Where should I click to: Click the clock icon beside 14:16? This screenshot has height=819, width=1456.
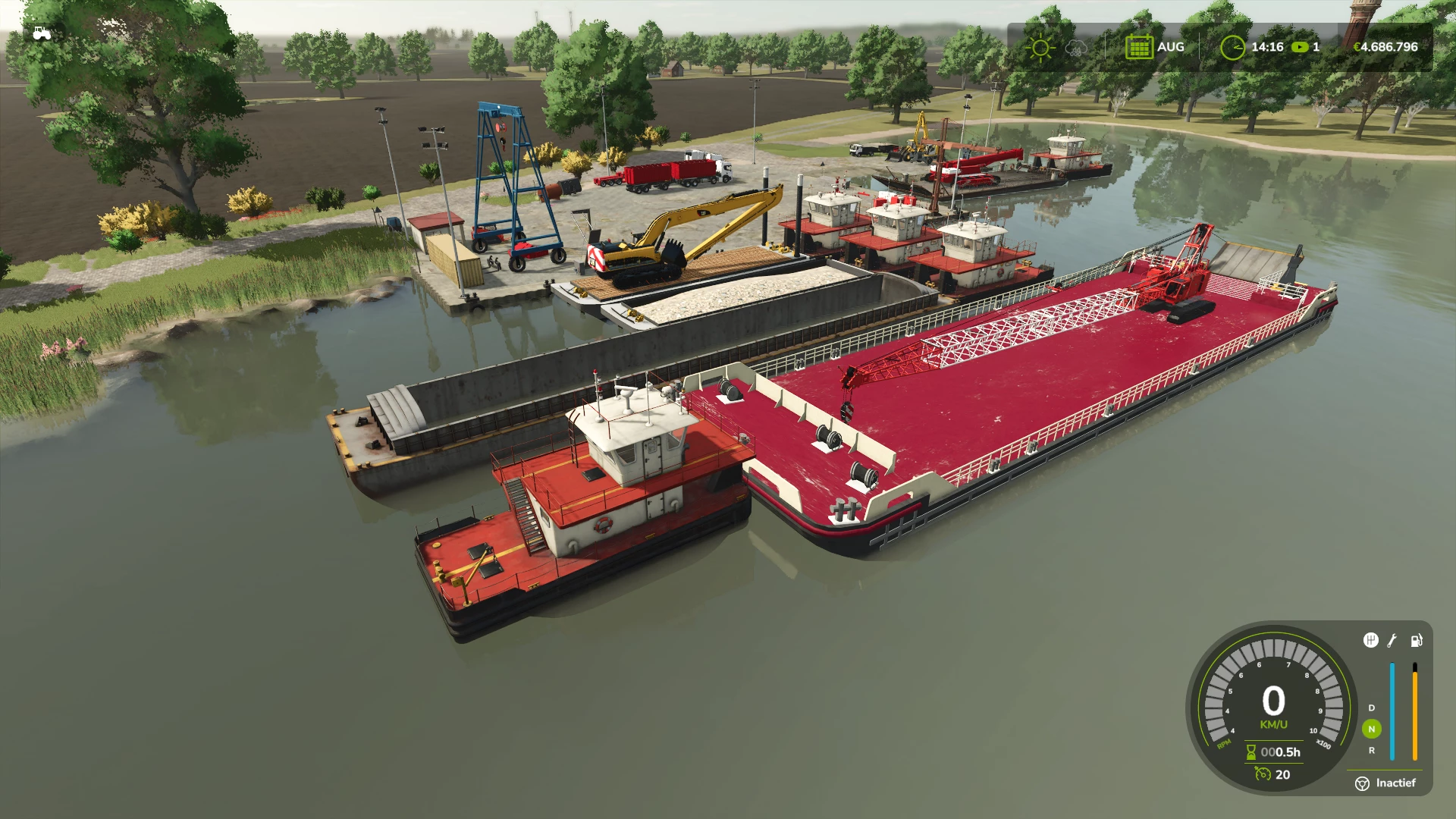tap(1235, 47)
